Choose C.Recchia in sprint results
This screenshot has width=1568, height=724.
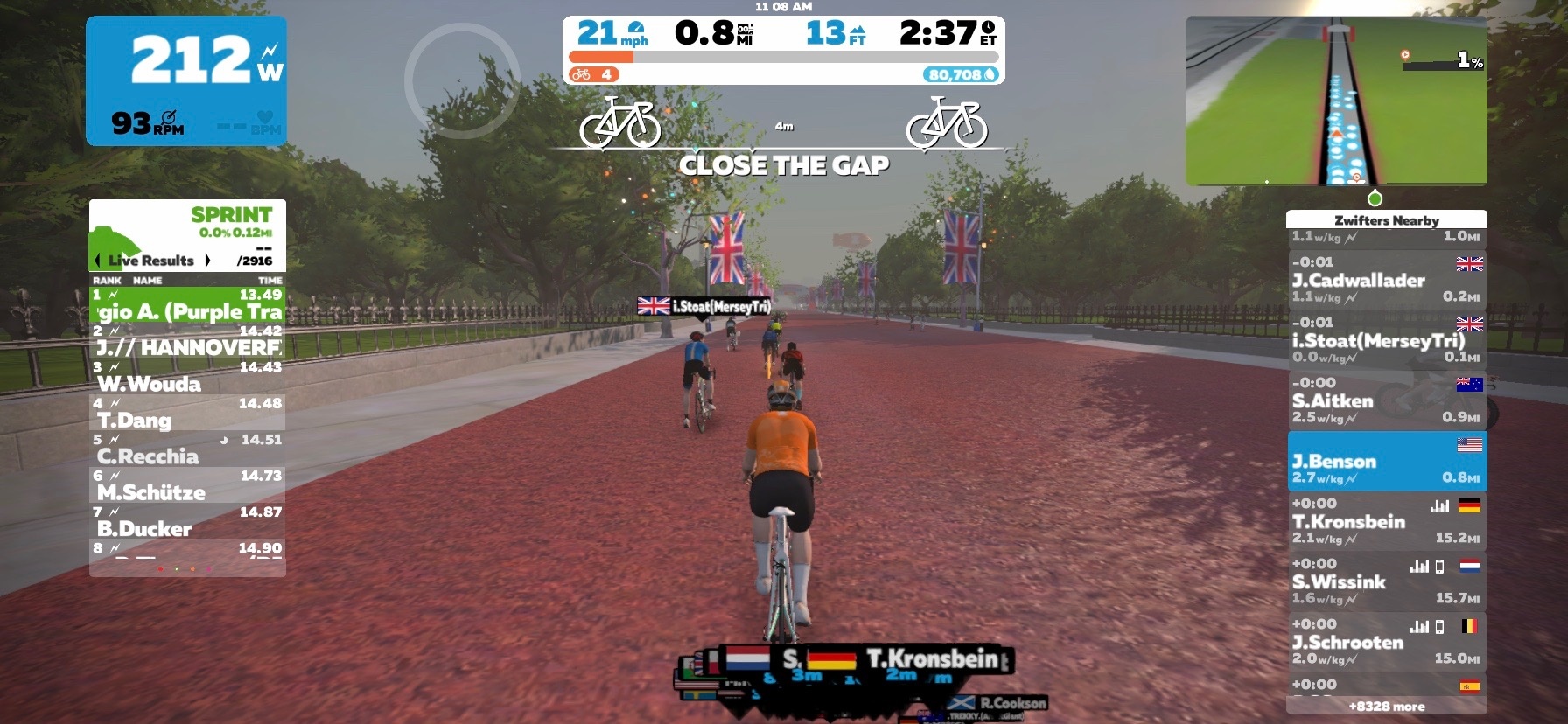pyautogui.click(x=187, y=449)
